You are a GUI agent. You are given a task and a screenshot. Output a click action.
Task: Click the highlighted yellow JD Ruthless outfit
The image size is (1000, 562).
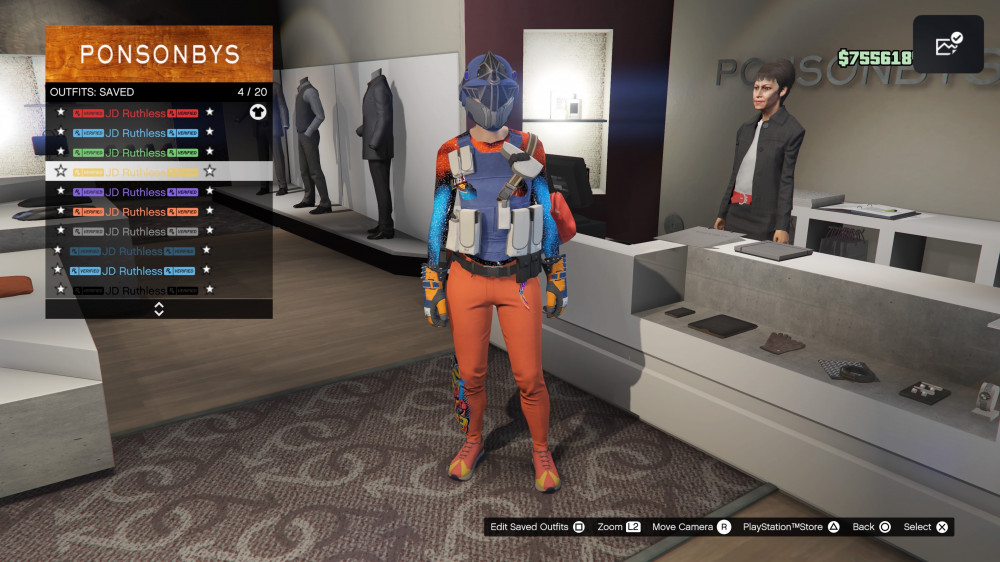[135, 172]
